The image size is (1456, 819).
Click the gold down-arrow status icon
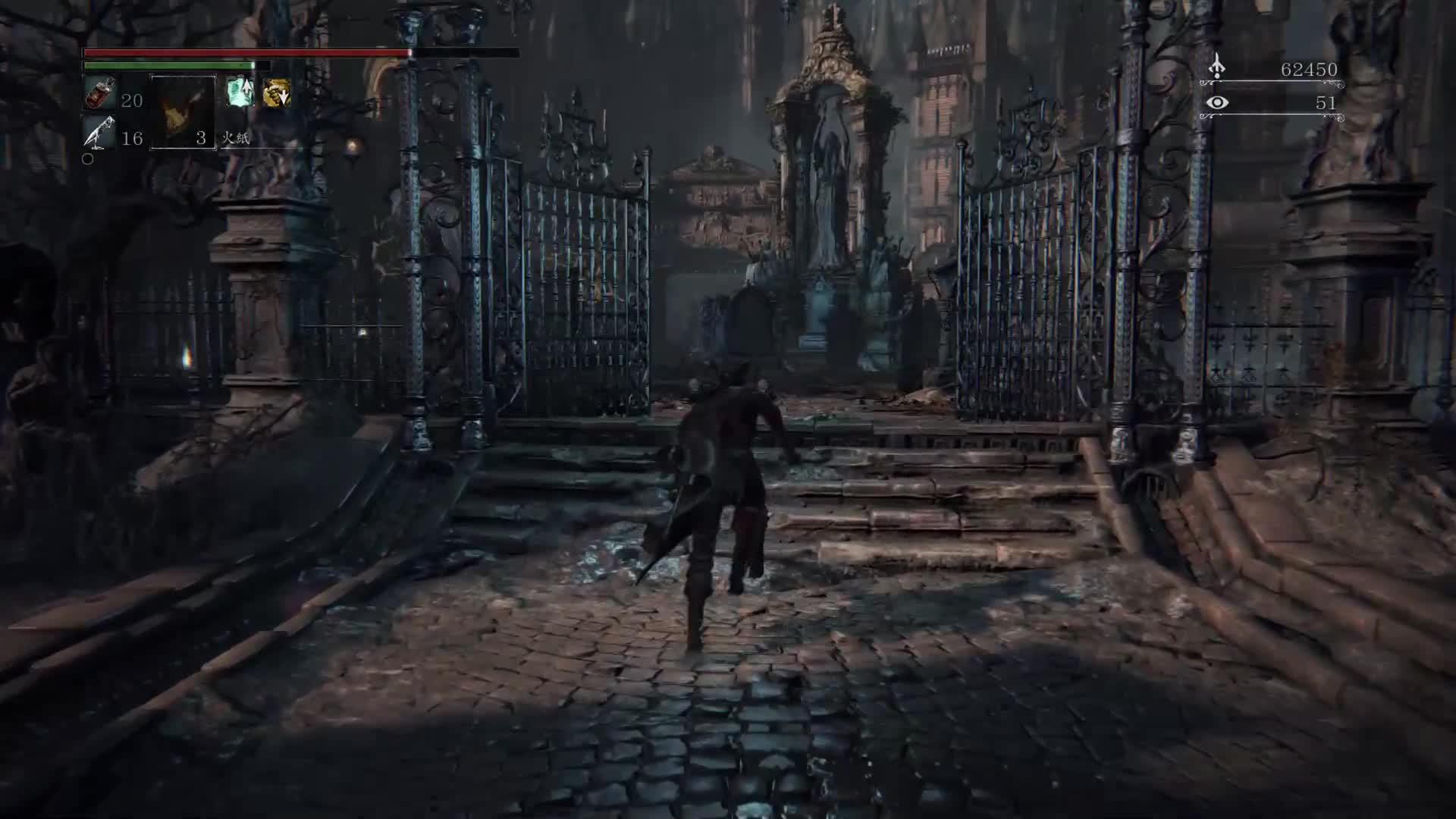coord(276,93)
